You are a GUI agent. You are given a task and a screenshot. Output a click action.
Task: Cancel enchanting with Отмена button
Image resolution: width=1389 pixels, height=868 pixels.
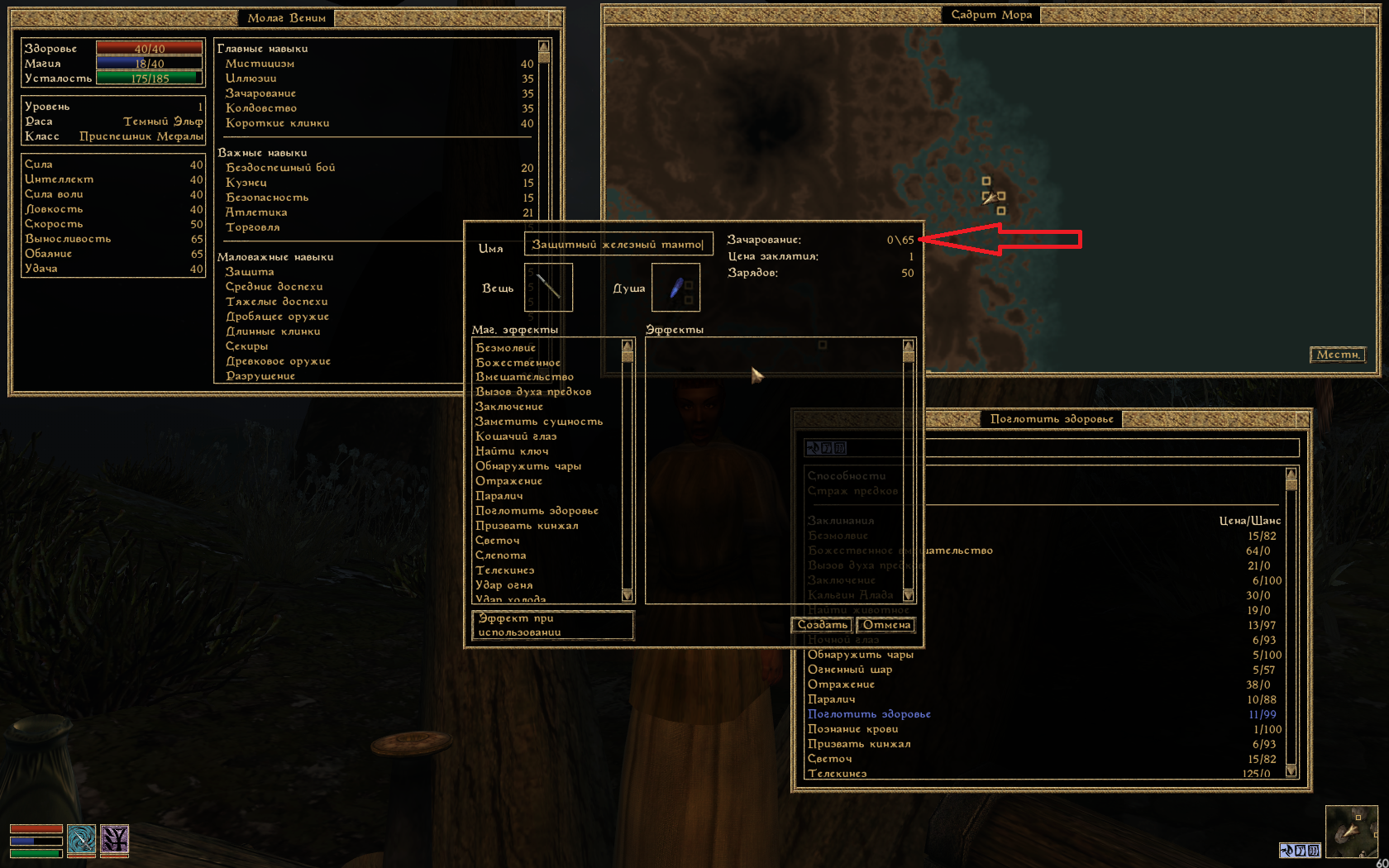click(x=886, y=625)
